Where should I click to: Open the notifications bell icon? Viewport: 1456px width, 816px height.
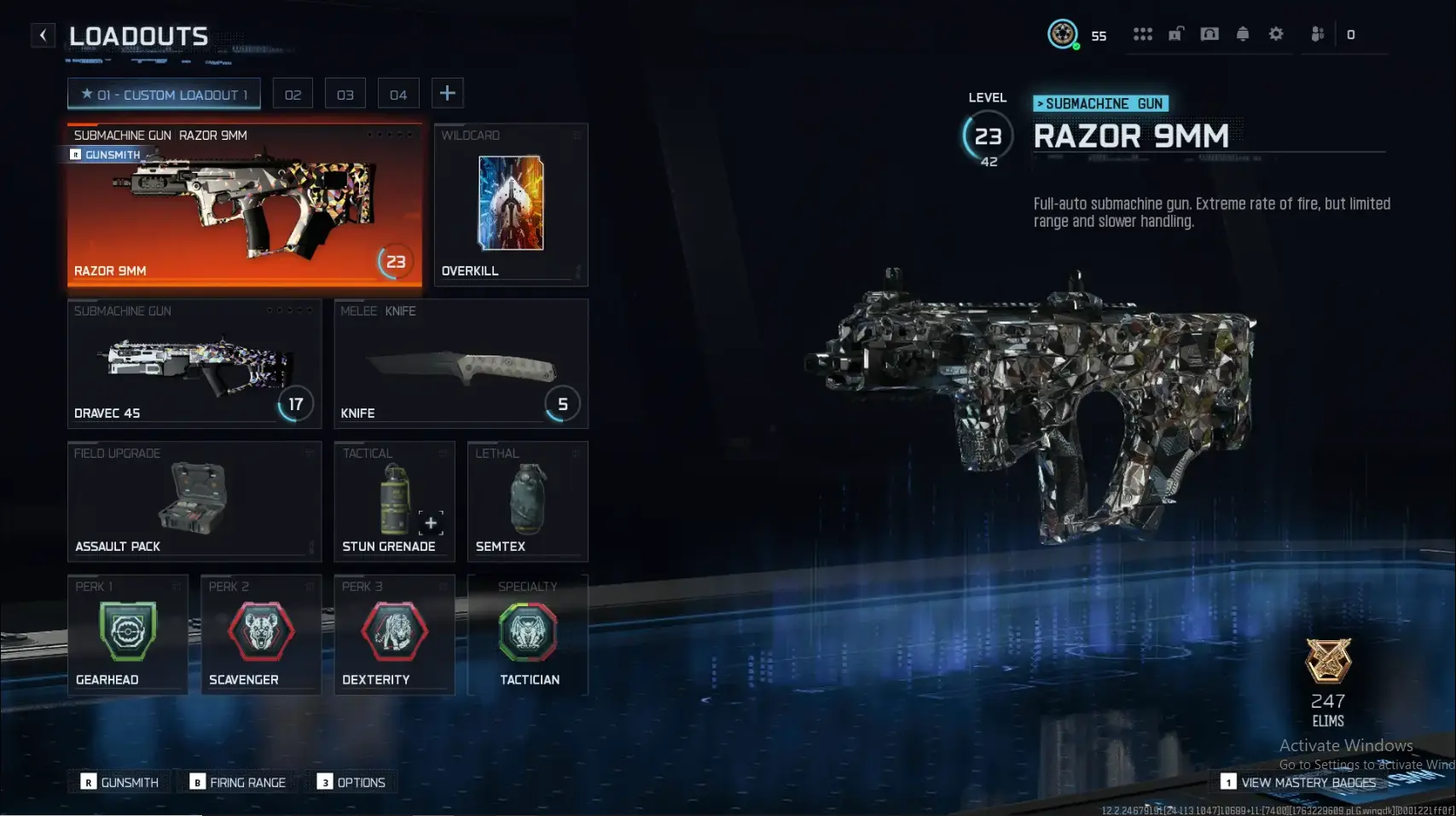tap(1243, 34)
